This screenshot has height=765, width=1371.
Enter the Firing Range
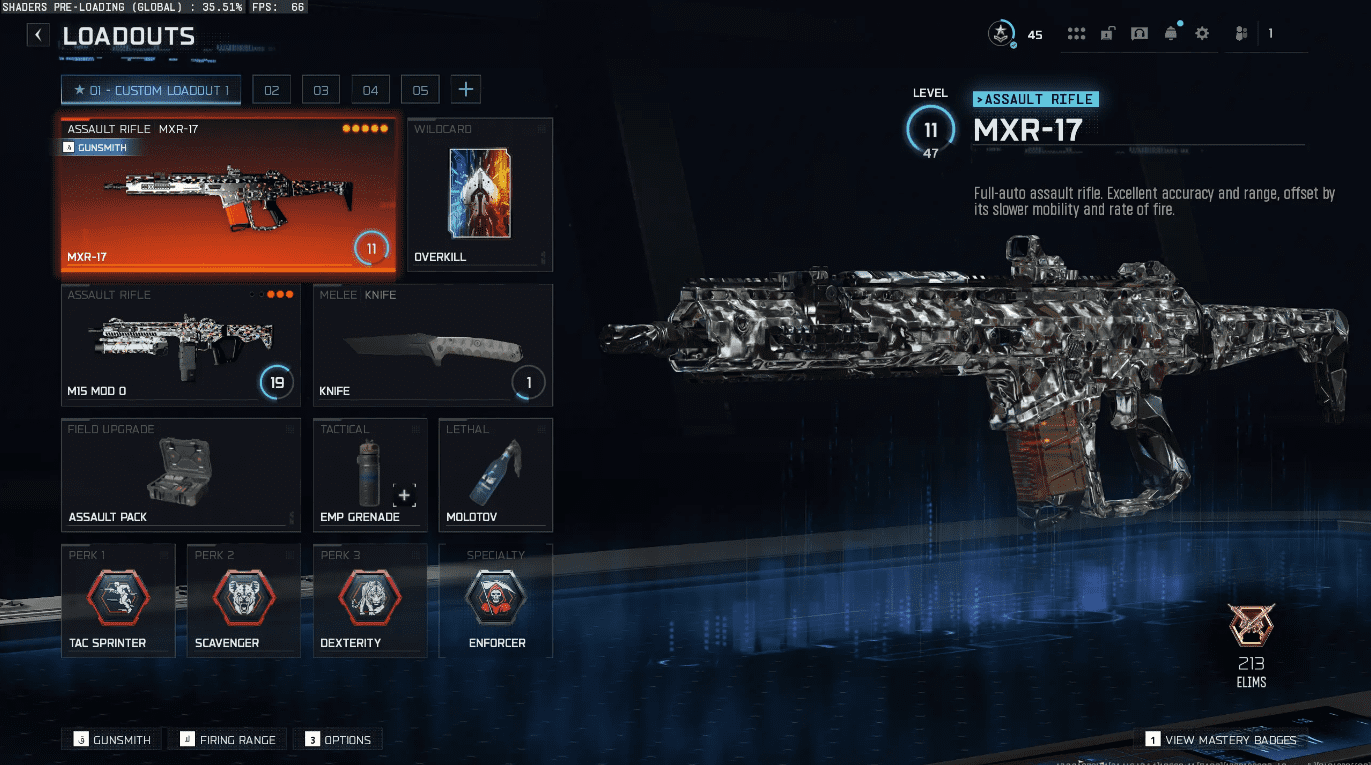(x=229, y=740)
